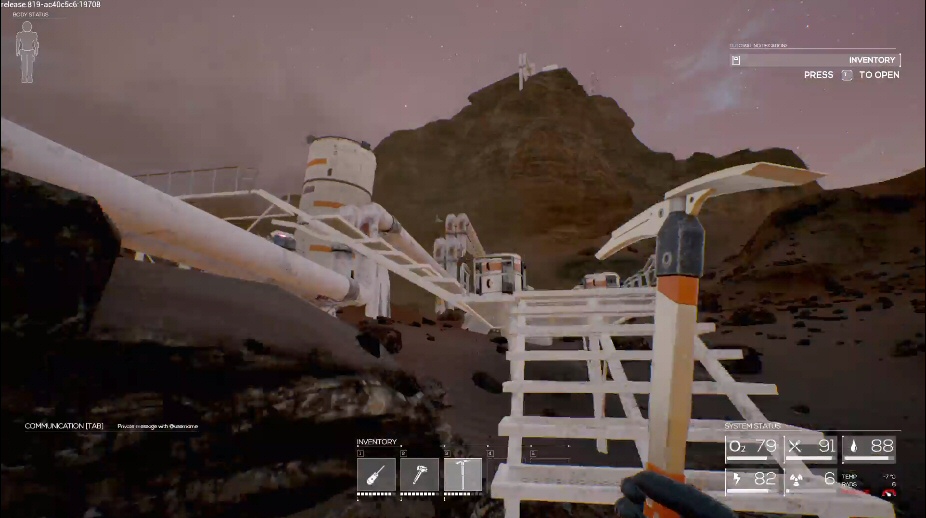Select the screwdriver hotbar slot
Viewport: 926px width, 518px height.
pyautogui.click(x=376, y=474)
